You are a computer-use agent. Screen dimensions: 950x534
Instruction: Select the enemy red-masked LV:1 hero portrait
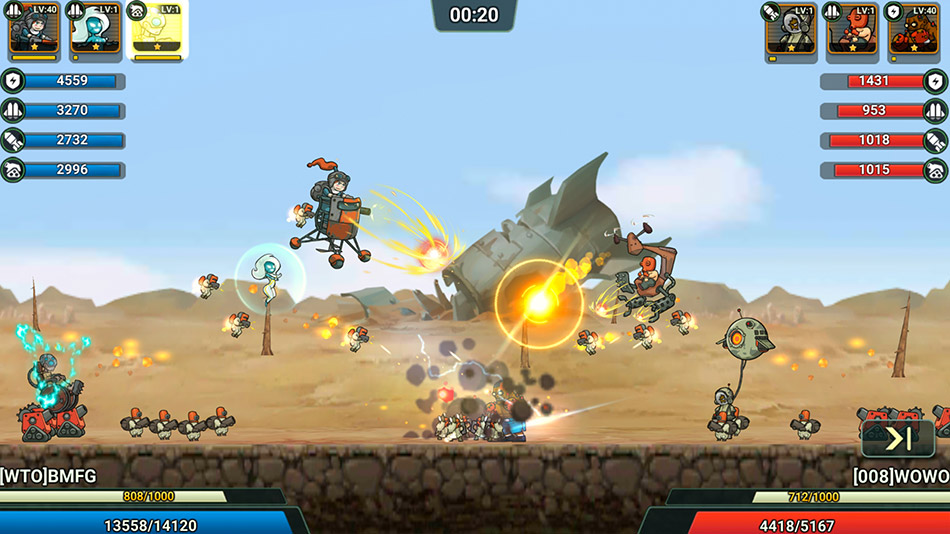pos(852,30)
